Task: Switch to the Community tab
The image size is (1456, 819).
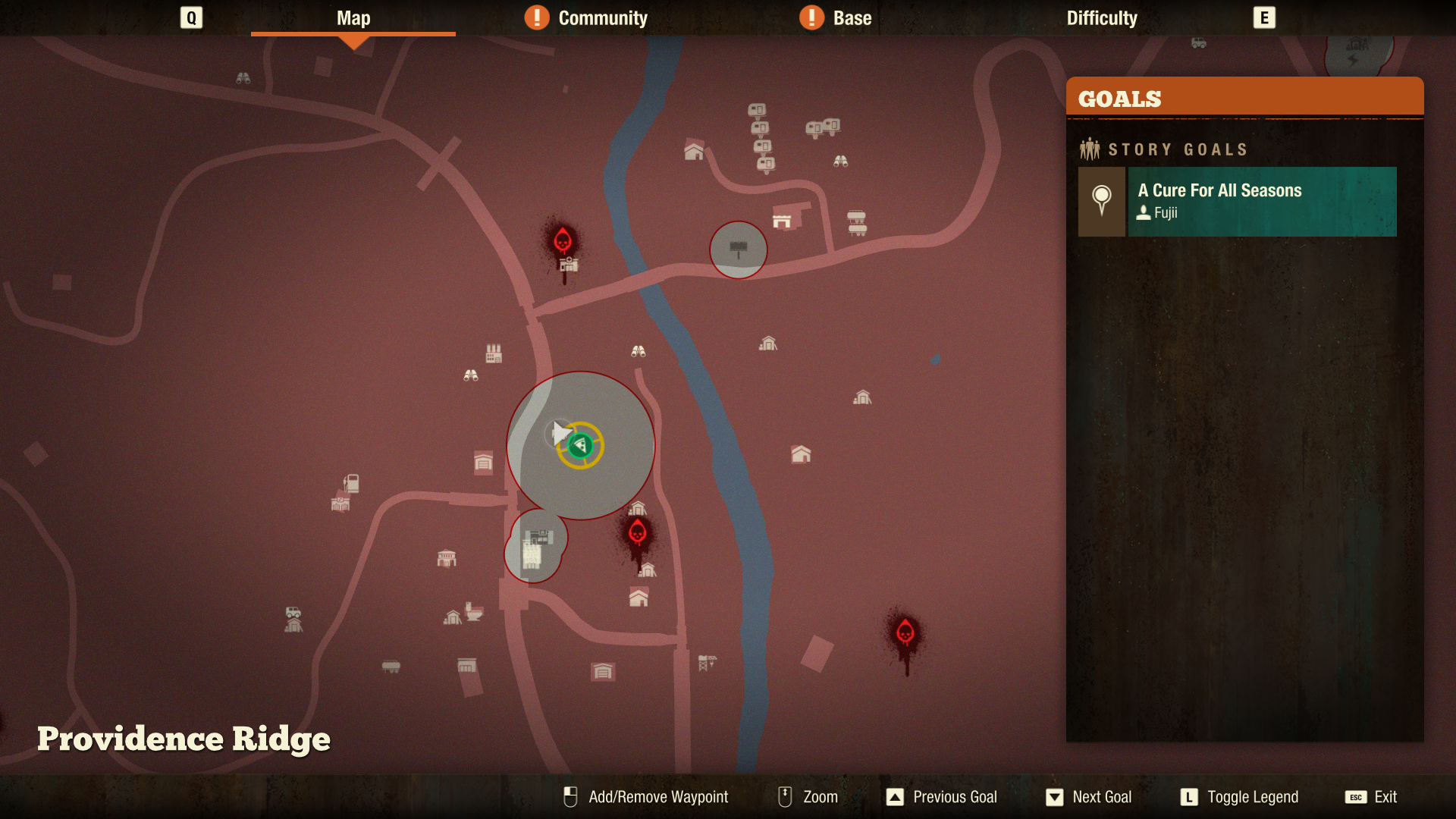Action: tap(602, 18)
